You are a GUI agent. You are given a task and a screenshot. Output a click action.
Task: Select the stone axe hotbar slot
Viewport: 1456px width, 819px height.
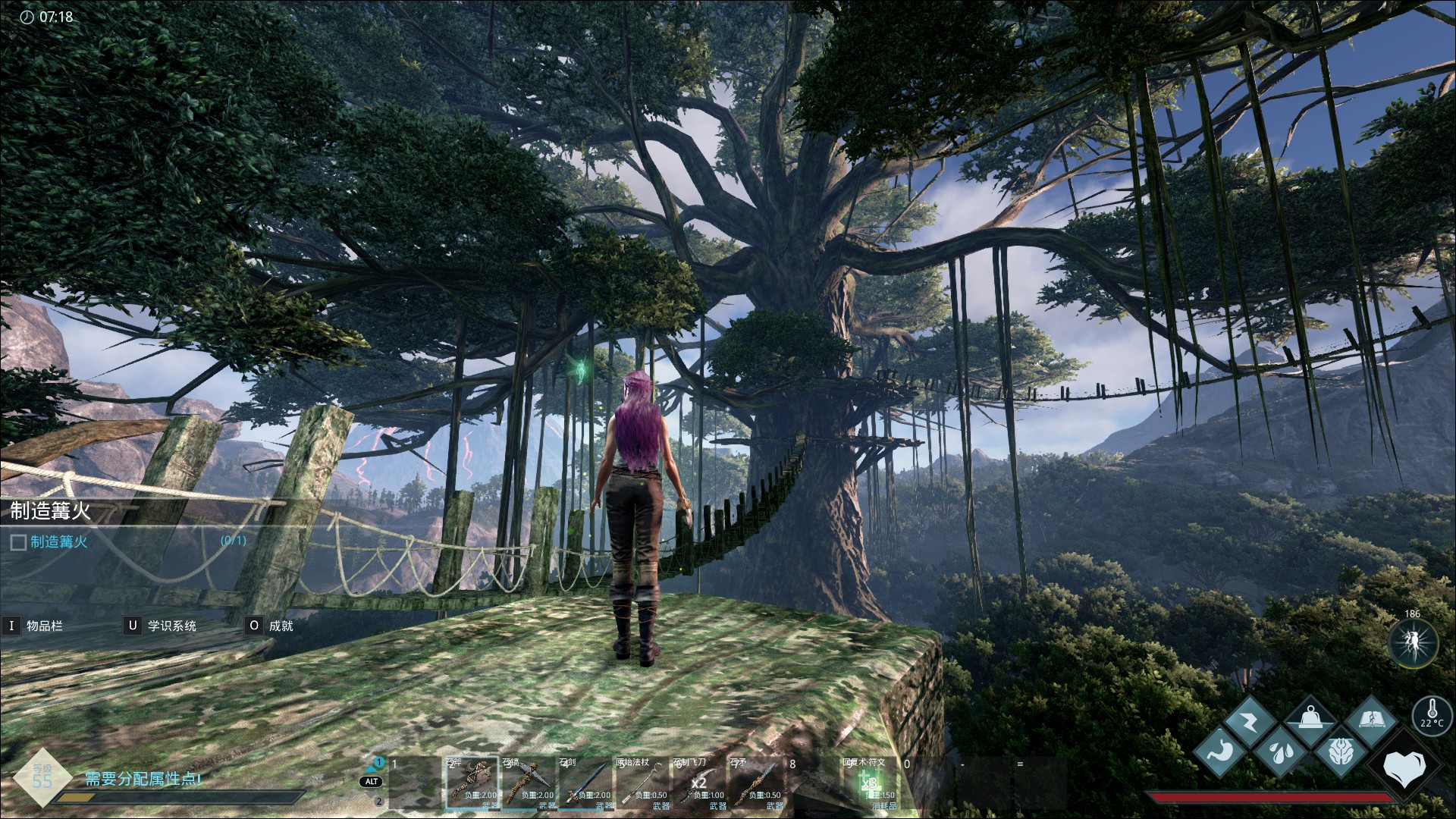pos(471,783)
